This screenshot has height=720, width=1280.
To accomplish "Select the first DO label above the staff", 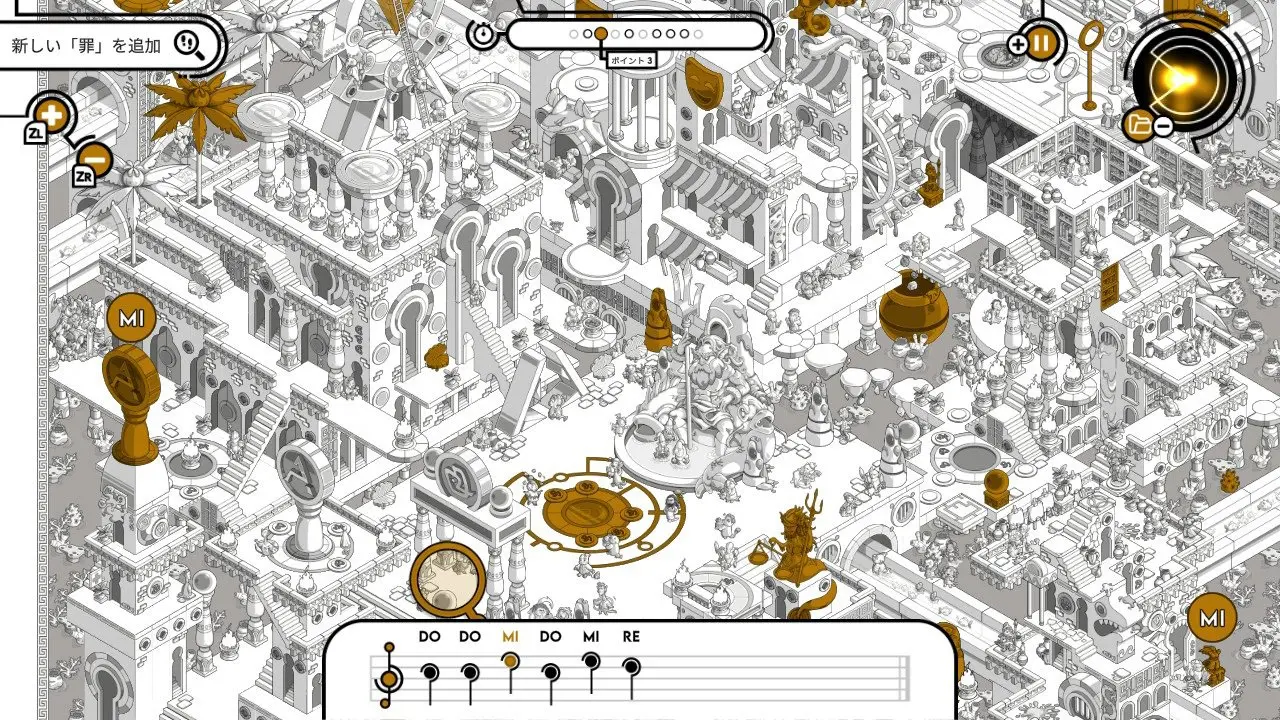I will pos(428,637).
